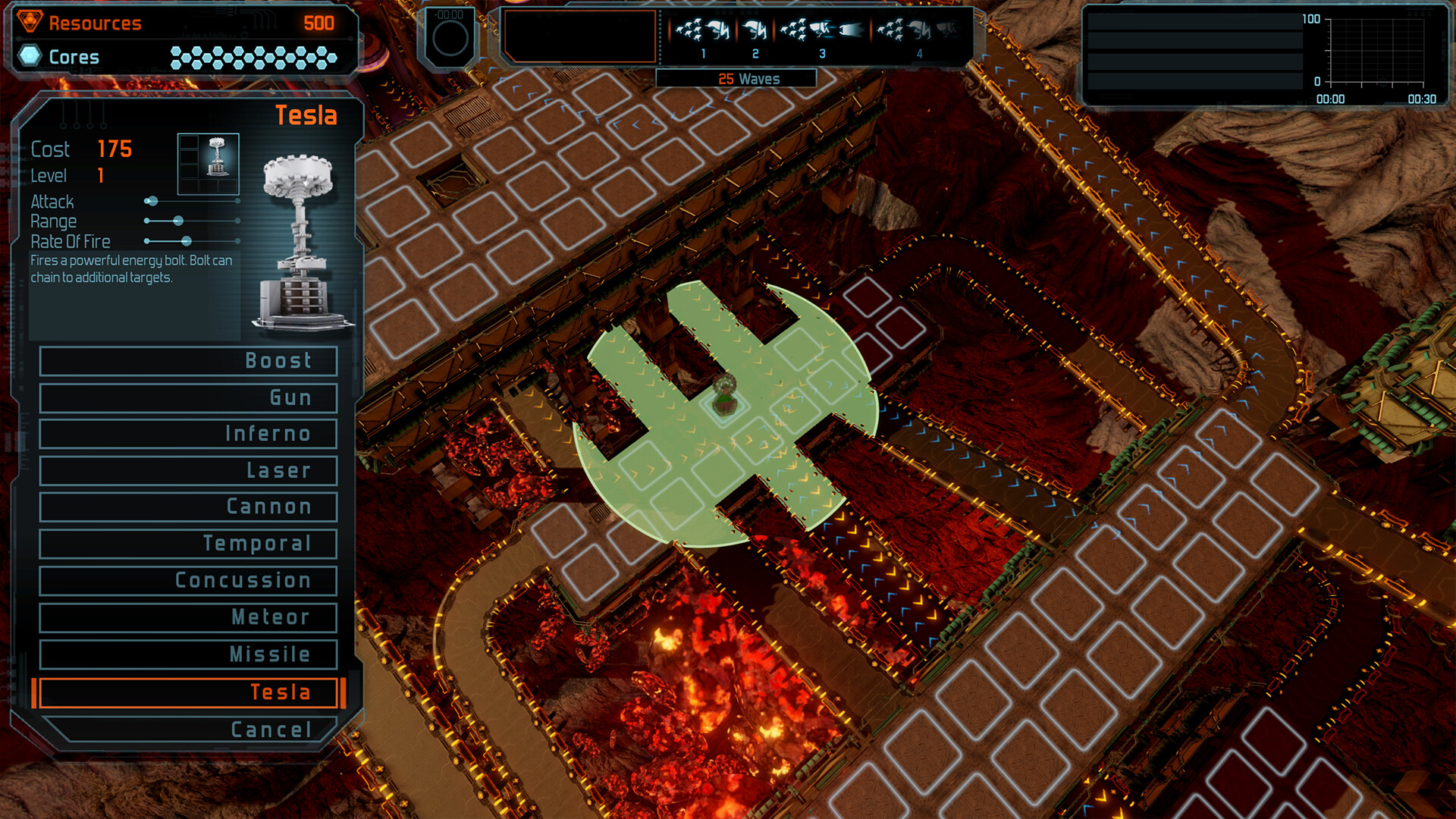Switch selection to the Temporal tower

(187, 544)
